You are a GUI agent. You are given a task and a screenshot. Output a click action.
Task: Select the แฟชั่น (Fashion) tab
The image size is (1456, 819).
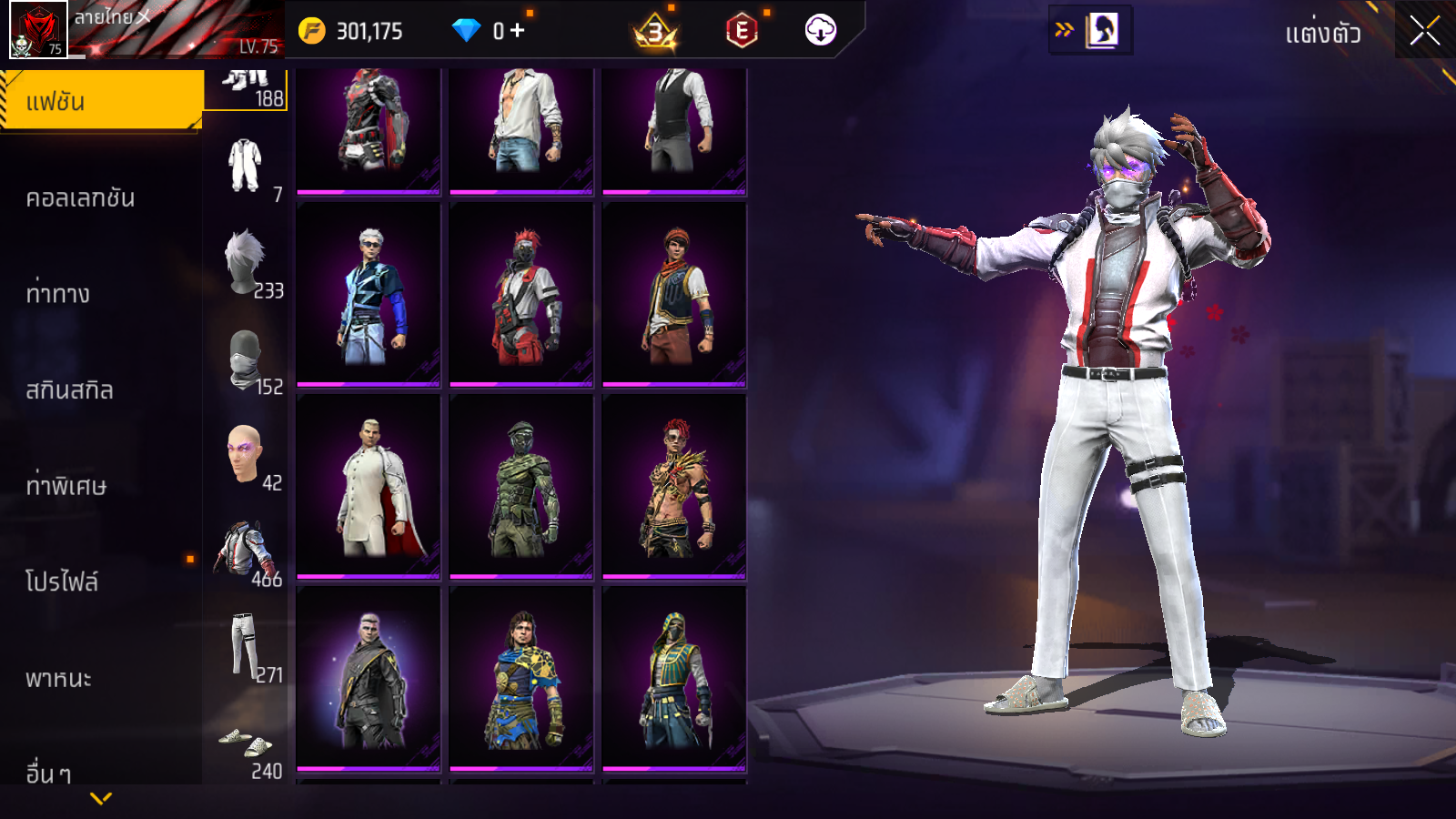[x=100, y=101]
